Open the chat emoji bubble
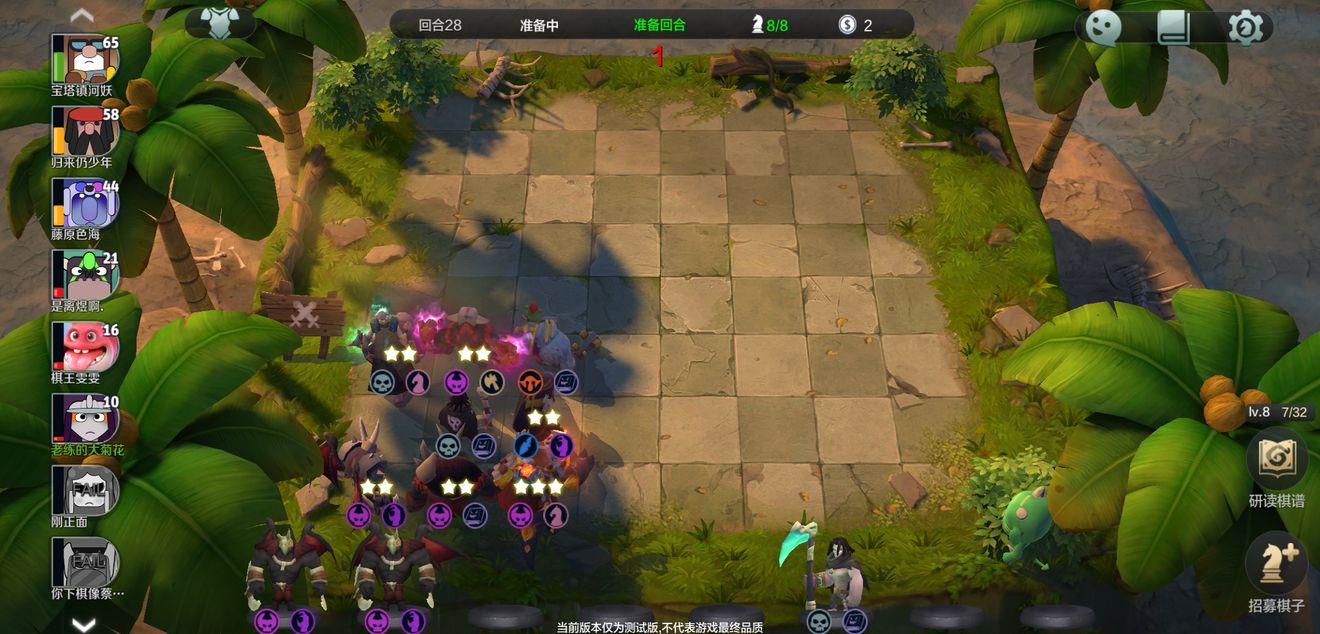Viewport: 1320px width, 634px height. click(1103, 27)
